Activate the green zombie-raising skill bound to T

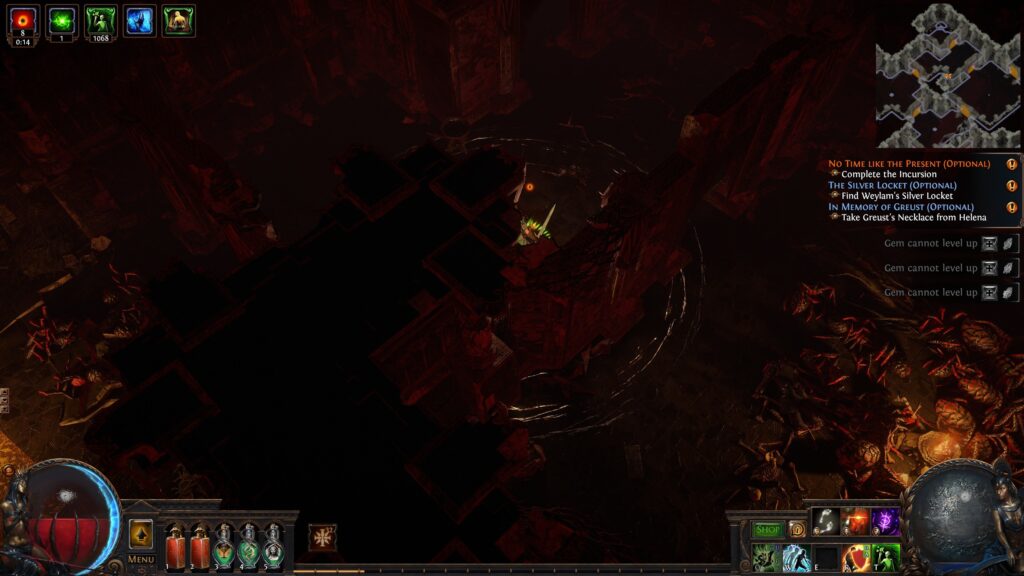(x=886, y=558)
